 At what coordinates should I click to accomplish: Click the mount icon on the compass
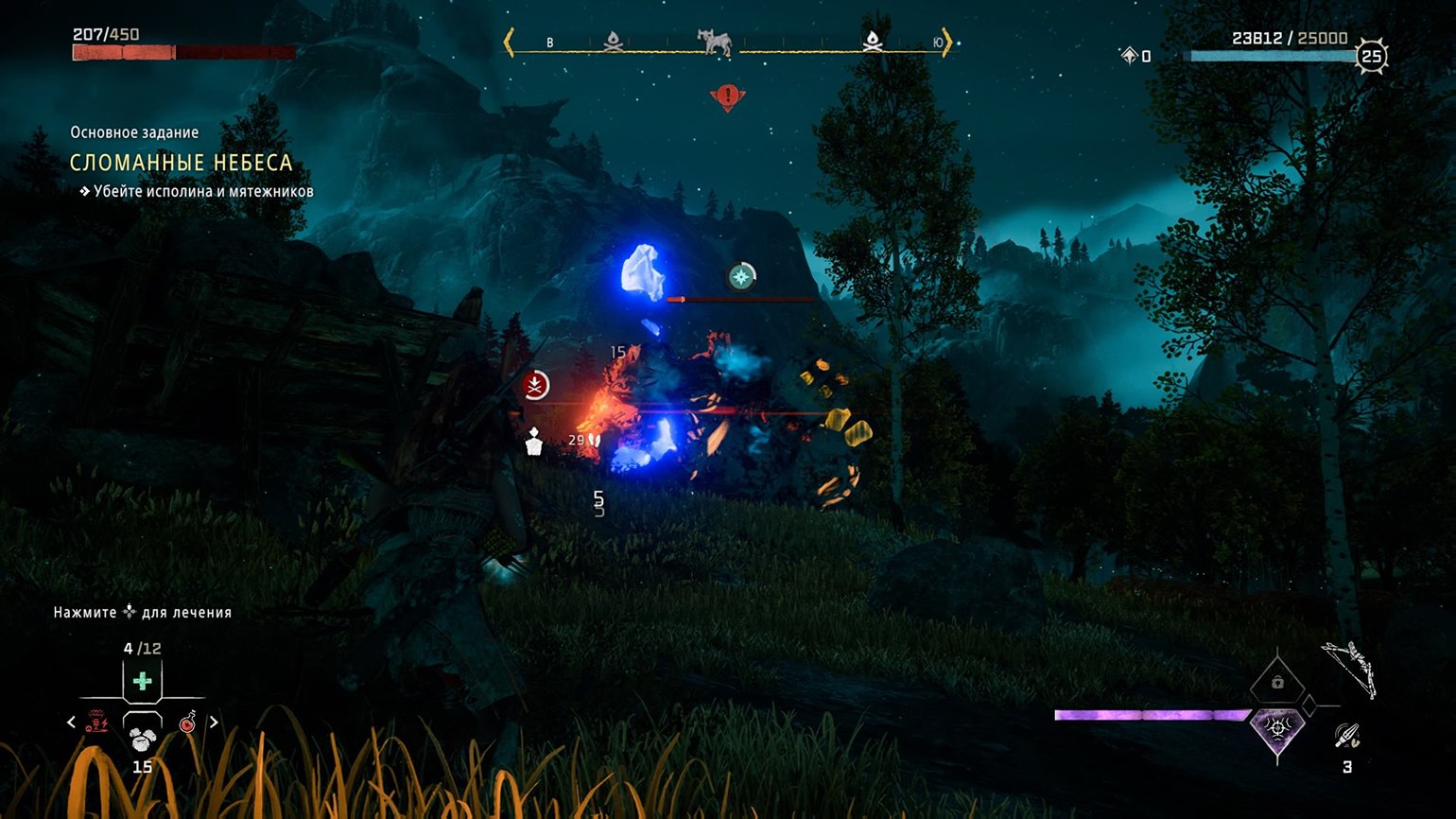pyautogui.click(x=714, y=43)
